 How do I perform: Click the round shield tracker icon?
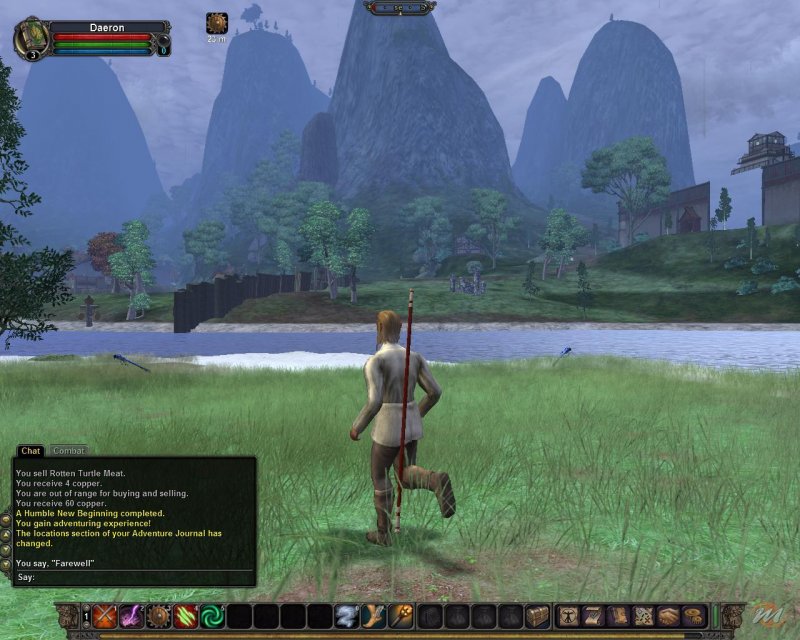[x=216, y=23]
